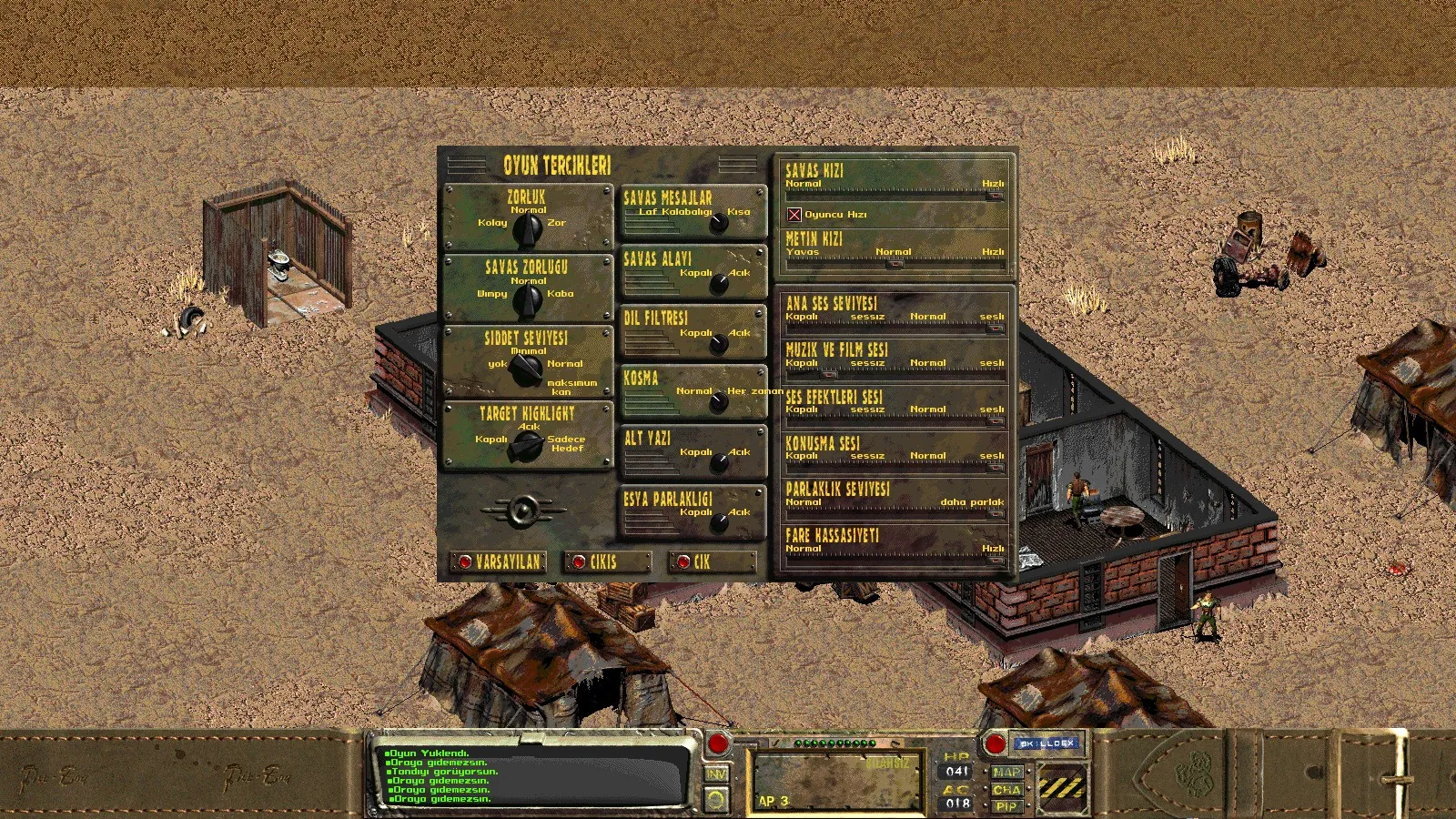The height and width of the screenshot is (819, 1456).
Task: Change the Şiddet Seviyesi knob
Action: click(x=526, y=369)
